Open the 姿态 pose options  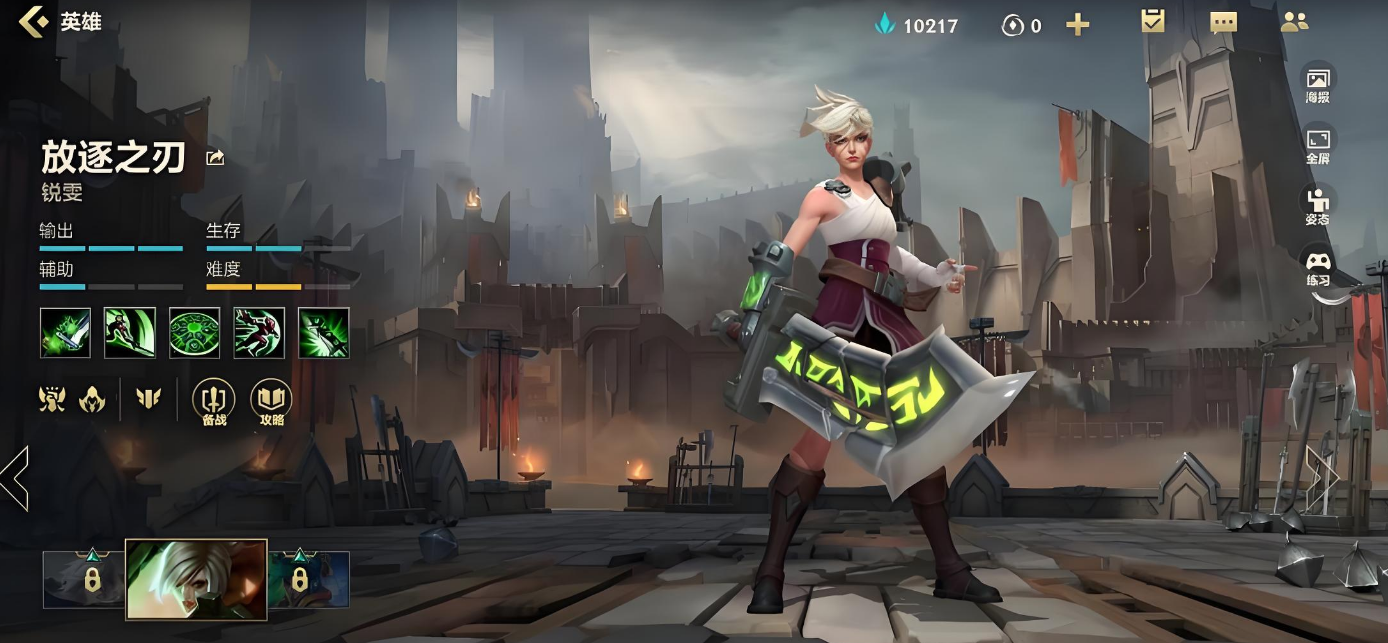click(x=1318, y=205)
